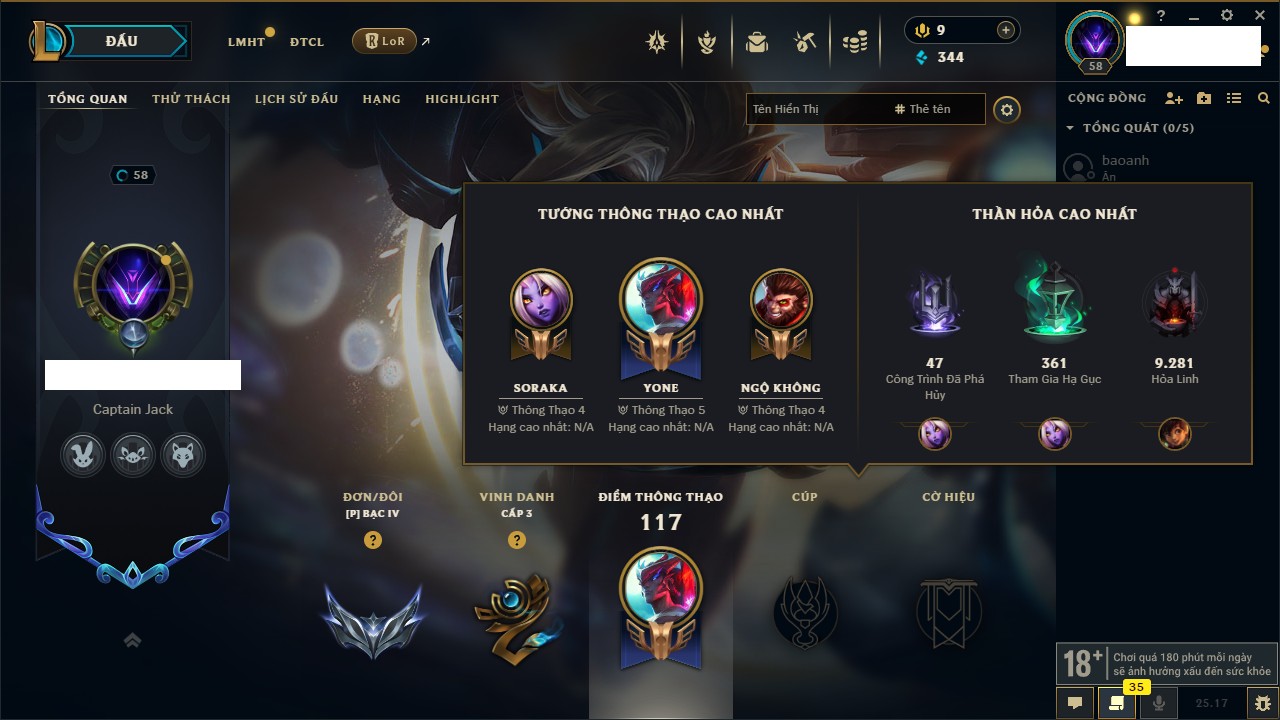Switch to the LỊCH SỬ ĐẤU tab
This screenshot has width=1280, height=720.
pos(296,99)
